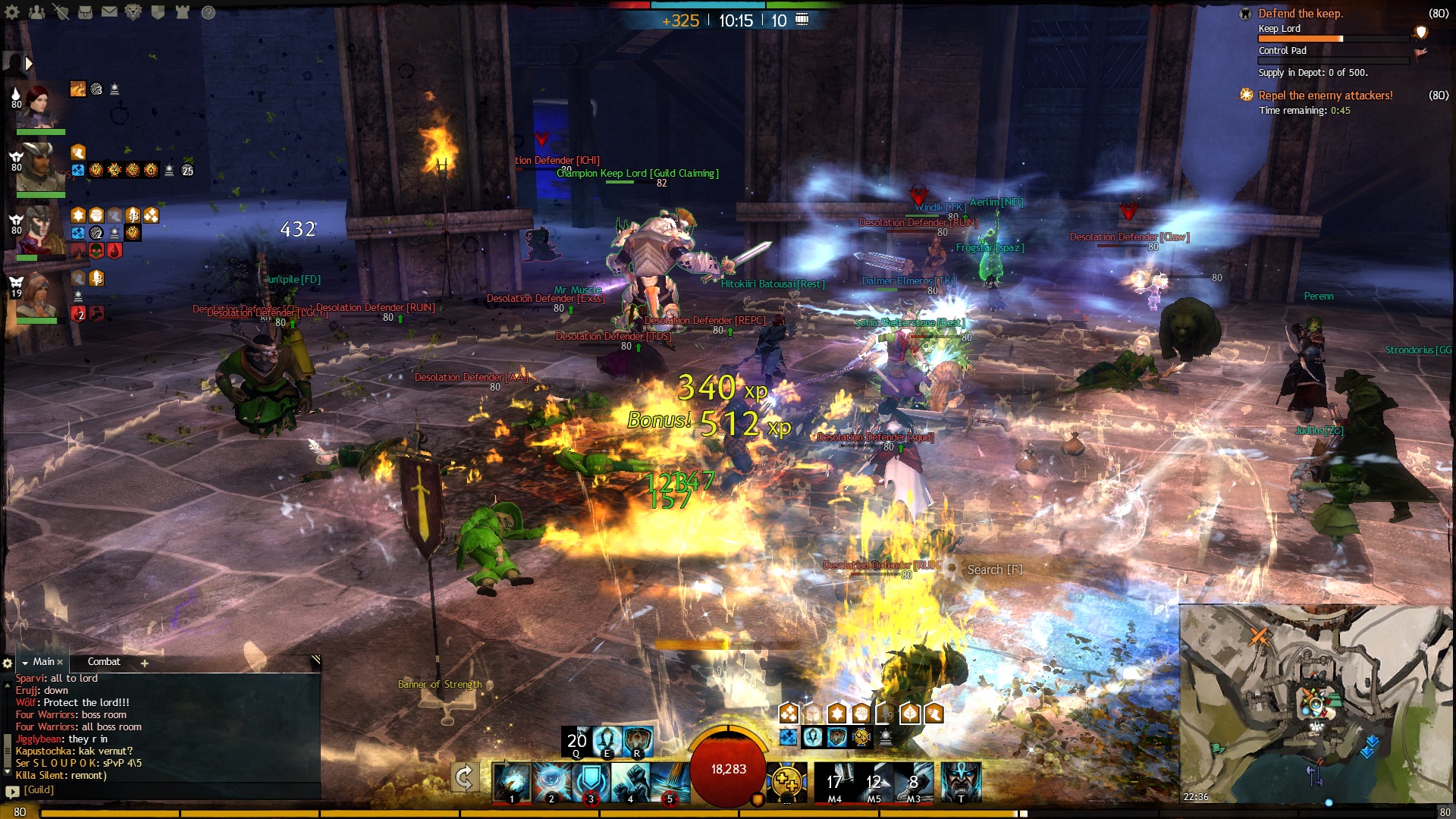Activate the glowing orb weapon skill
Screen dimensions: 1456x819
551,781
